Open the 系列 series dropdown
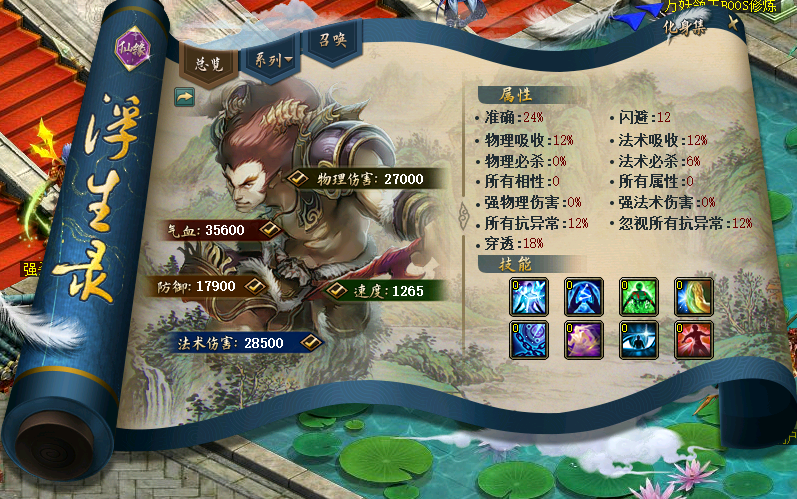The width and height of the screenshot is (797, 499). click(x=271, y=59)
